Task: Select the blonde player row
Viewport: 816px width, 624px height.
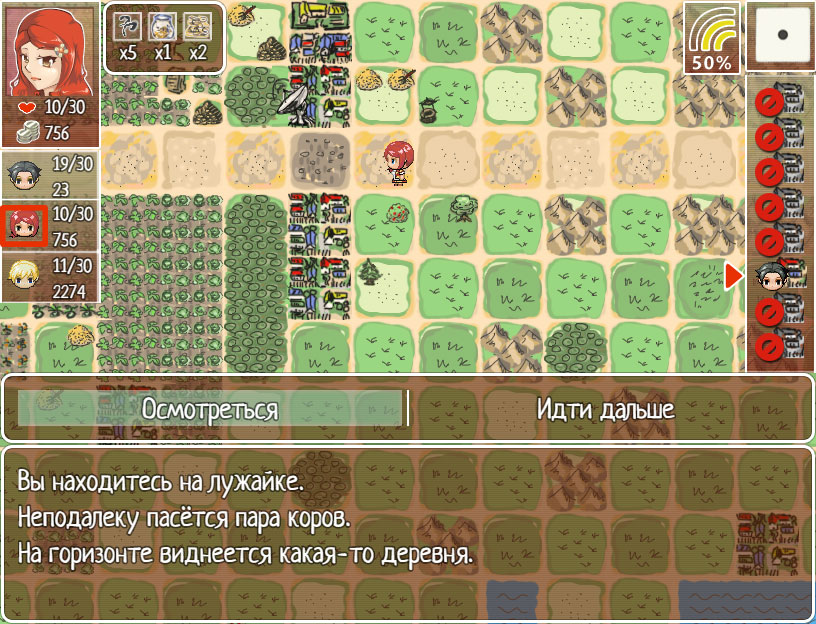Action: [x=50, y=278]
